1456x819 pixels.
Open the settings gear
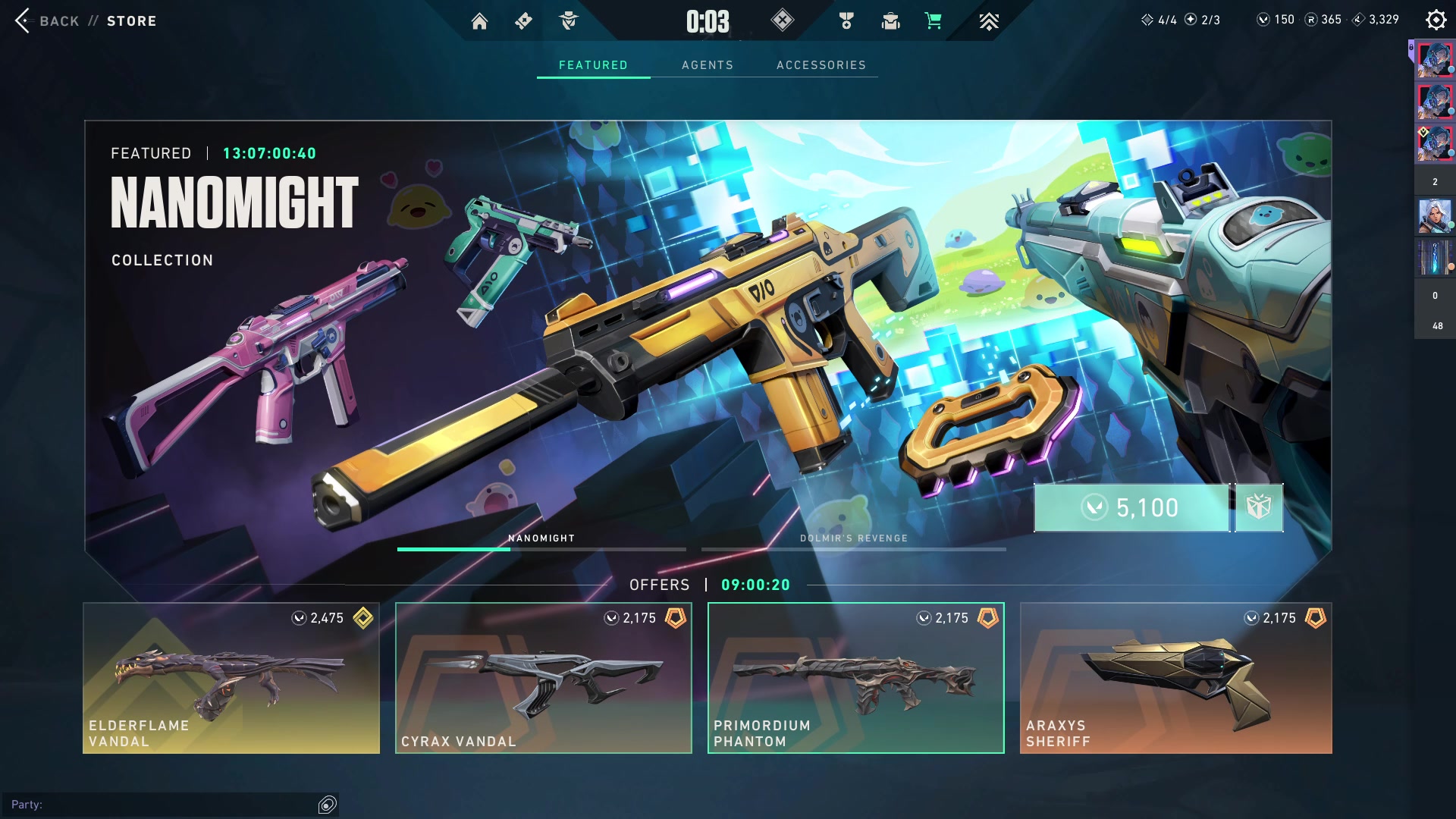1436,20
